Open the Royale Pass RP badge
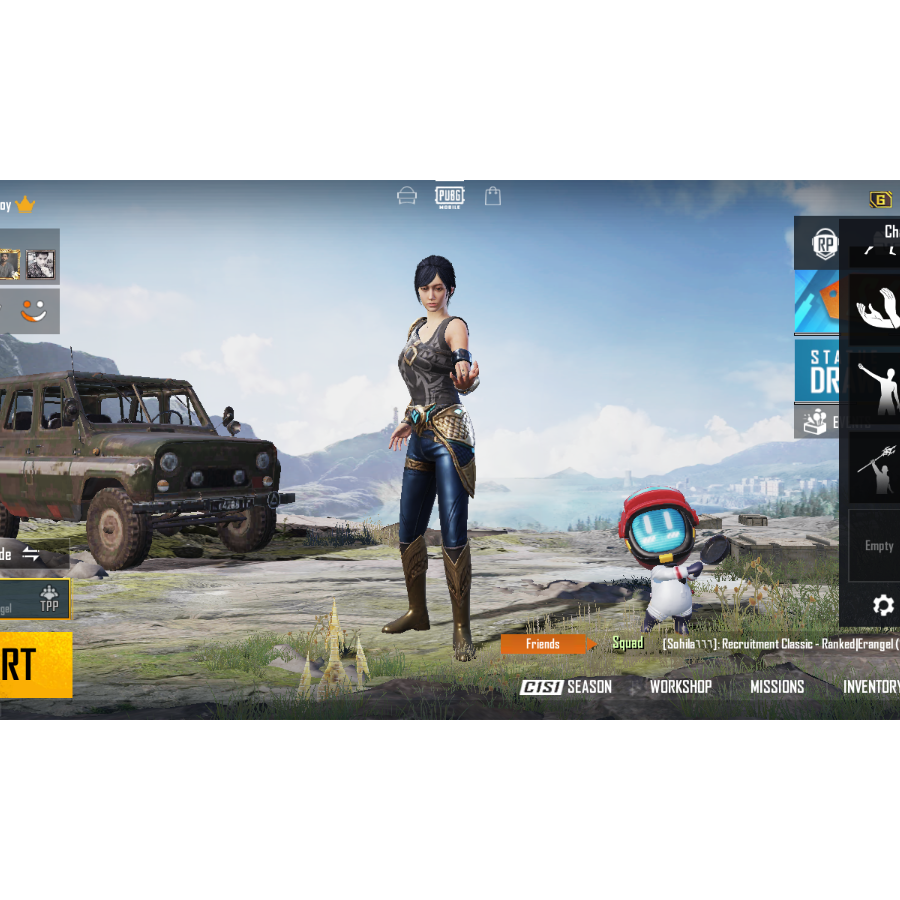Image resolution: width=900 pixels, height=900 pixels. 824,244
